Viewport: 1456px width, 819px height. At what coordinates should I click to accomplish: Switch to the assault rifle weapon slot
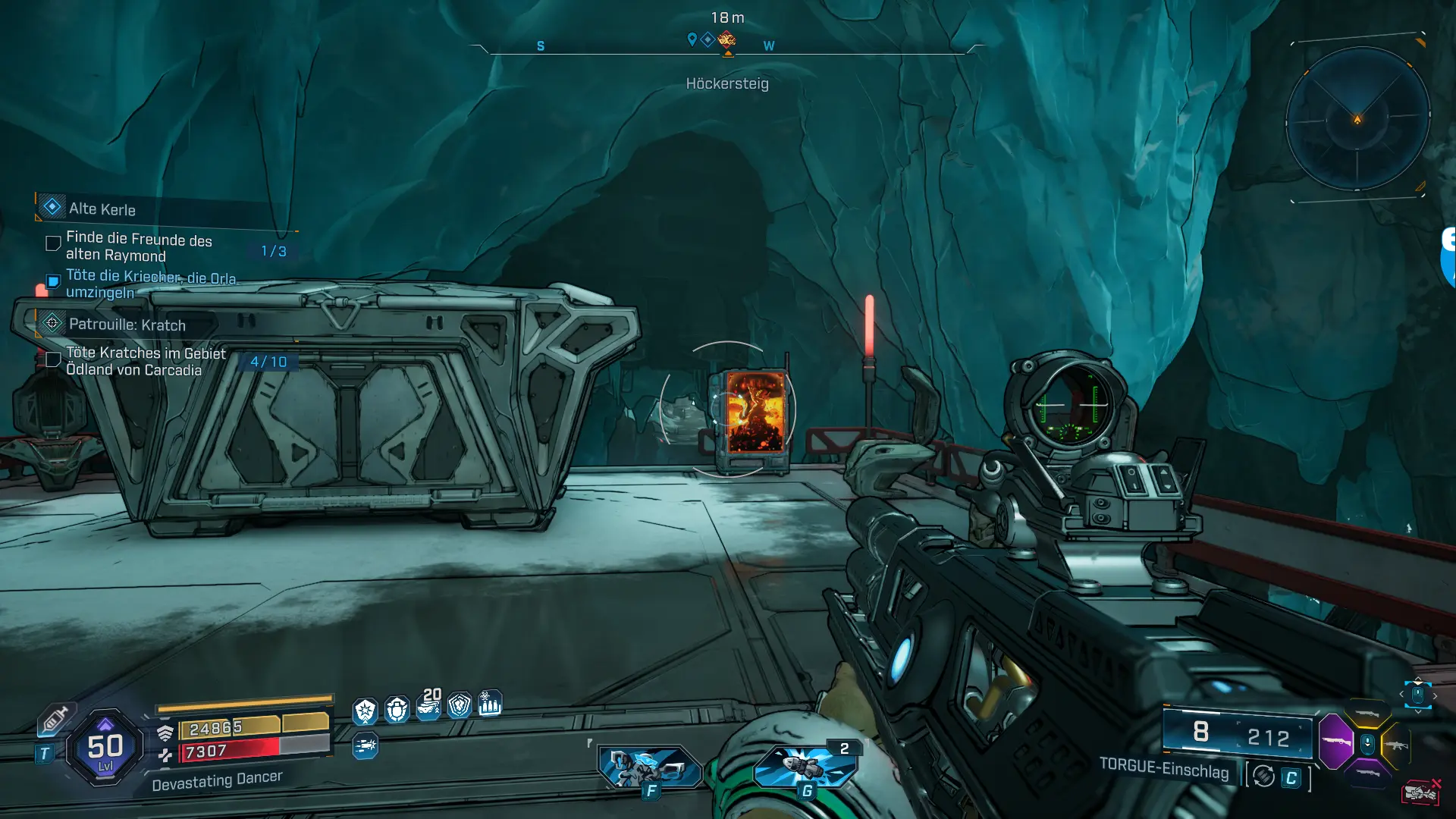click(x=1396, y=745)
